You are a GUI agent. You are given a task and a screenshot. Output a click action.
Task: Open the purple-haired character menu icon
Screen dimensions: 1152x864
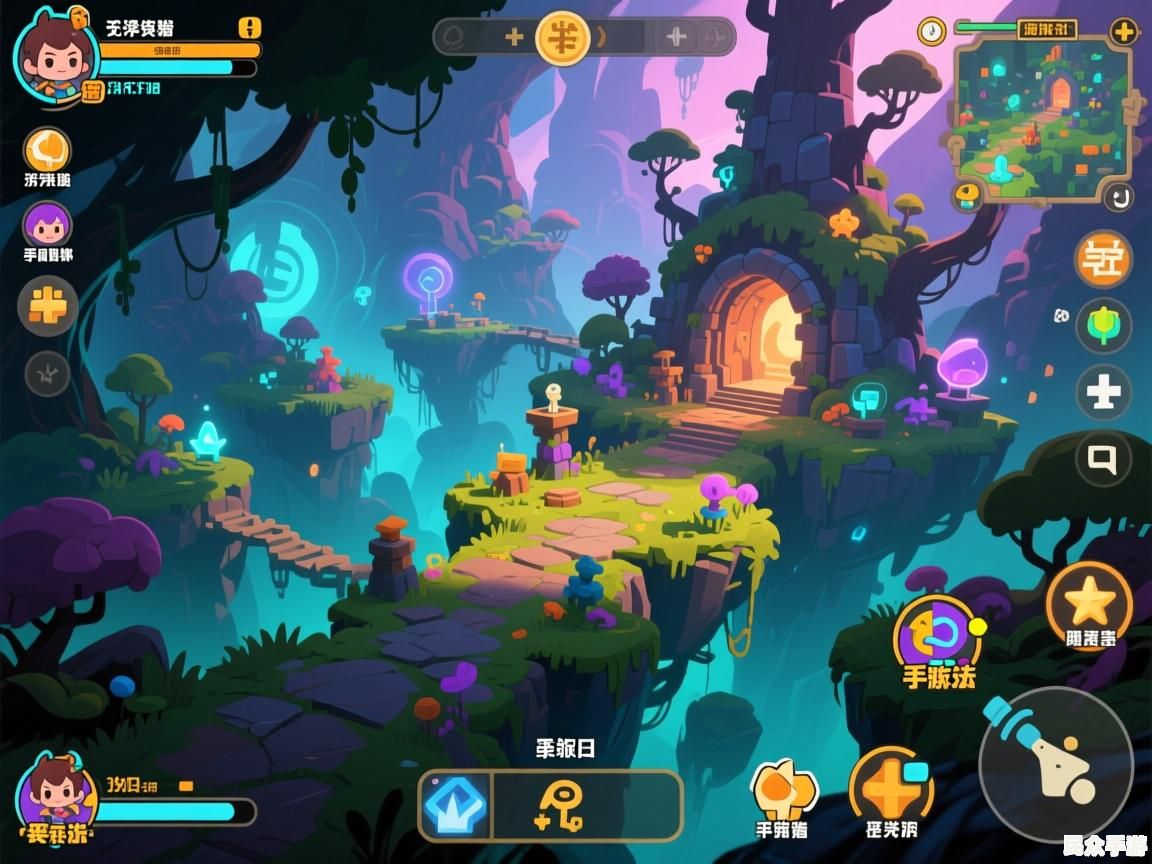(x=48, y=223)
